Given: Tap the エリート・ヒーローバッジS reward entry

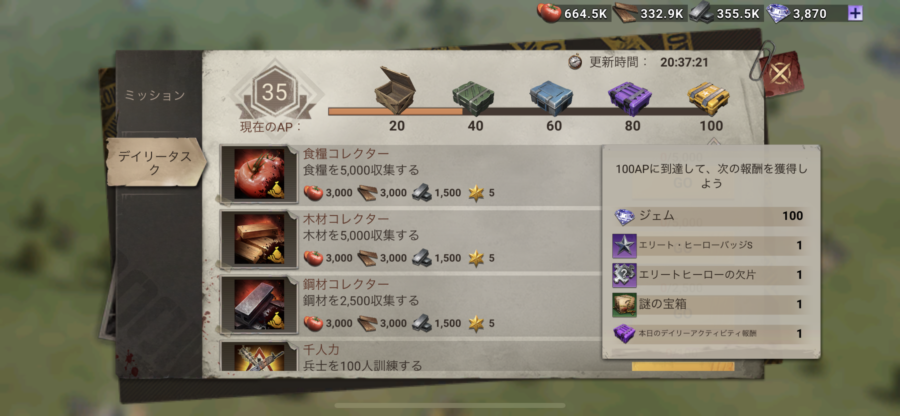Looking at the screenshot, I should pyautogui.click(x=710, y=245).
